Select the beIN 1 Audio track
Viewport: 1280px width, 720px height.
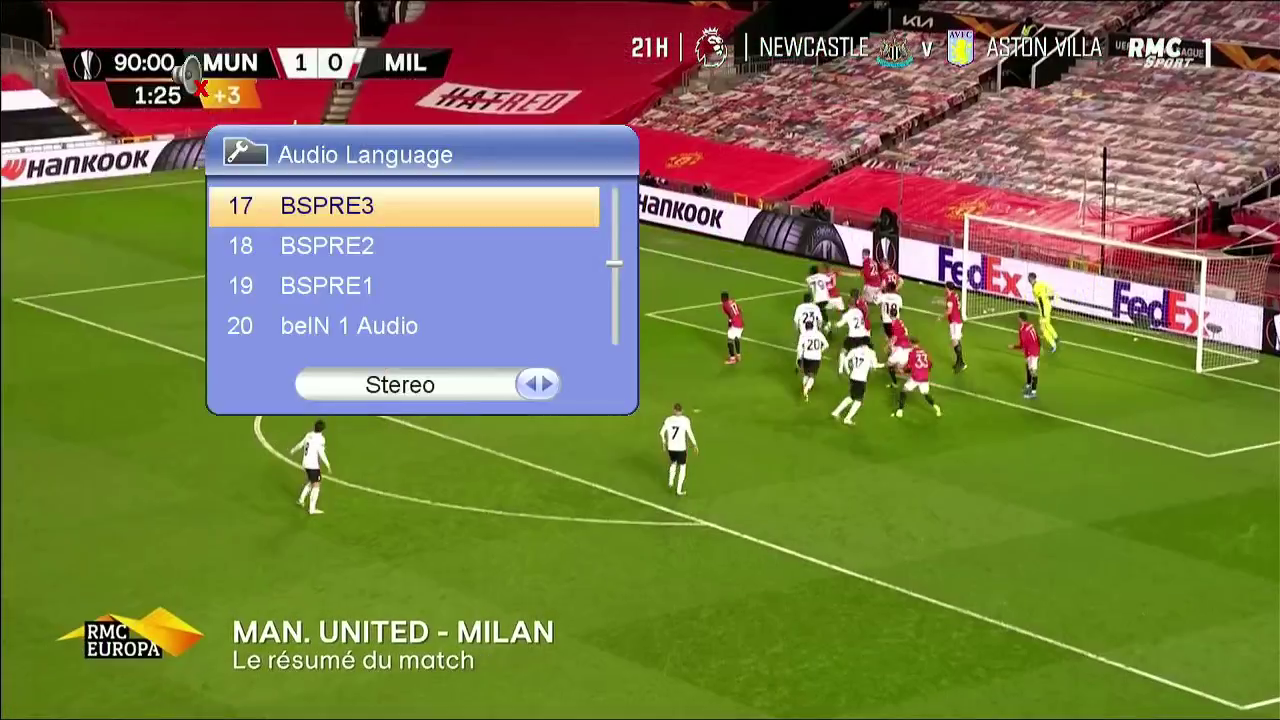(404, 326)
